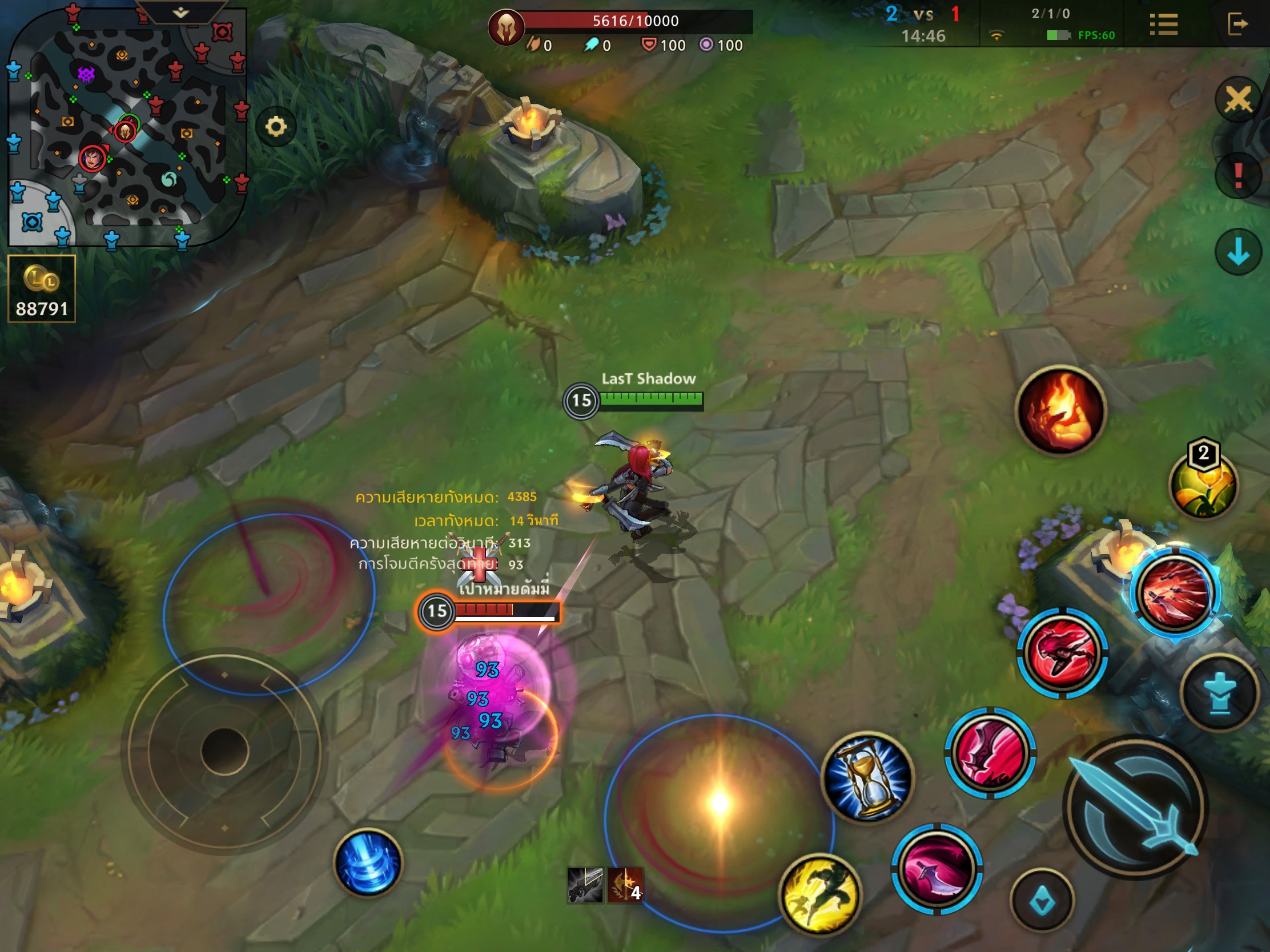This screenshot has height=952, width=1270.
Task: Tap the blue recall button
Action: tap(368, 862)
